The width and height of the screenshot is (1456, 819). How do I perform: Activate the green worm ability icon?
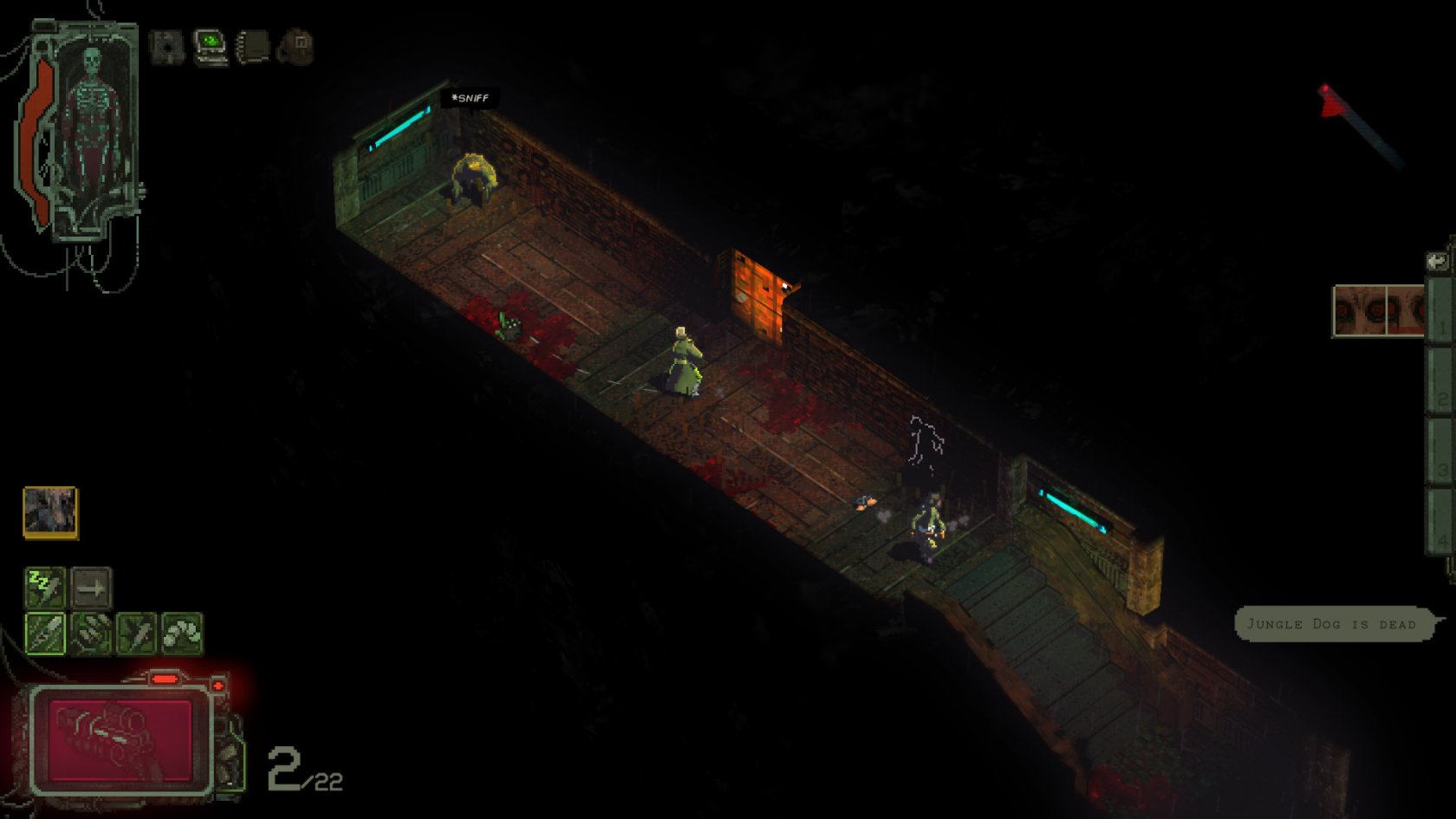click(181, 633)
